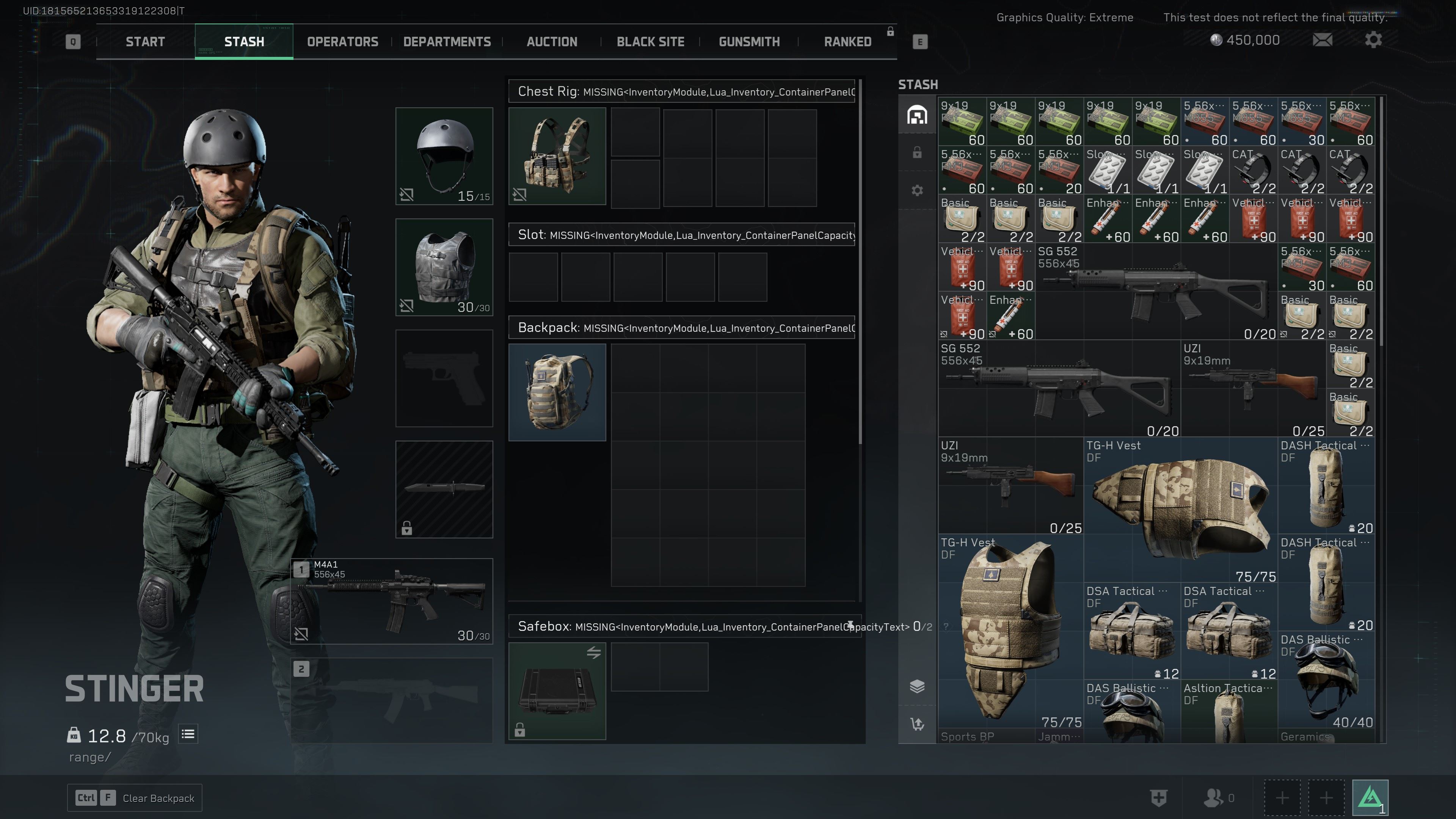Click the stash home warehouse icon
The height and width of the screenshot is (819, 1456).
pos(917,115)
